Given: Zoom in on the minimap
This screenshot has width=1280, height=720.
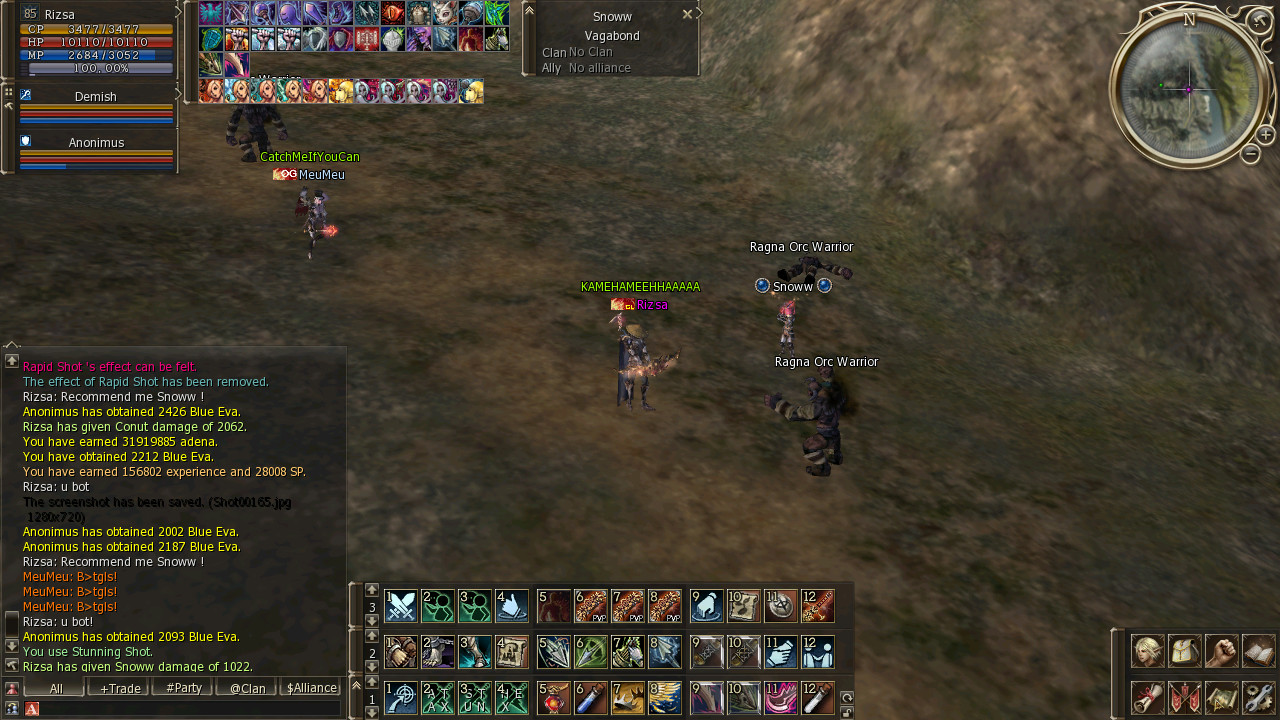Looking at the screenshot, I should point(1265,135).
